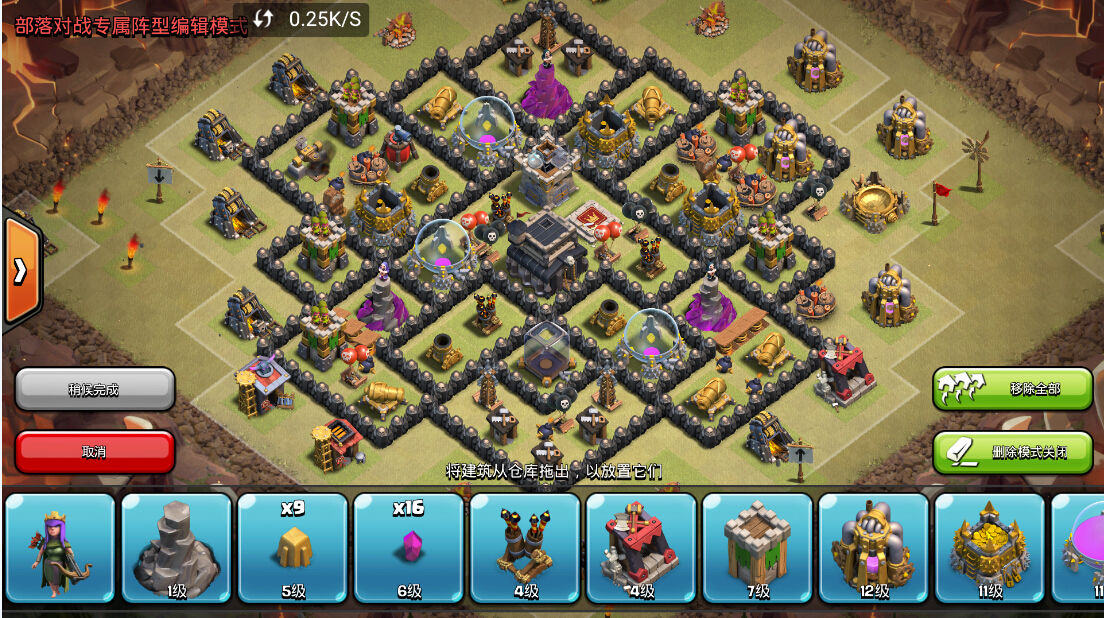This screenshot has height=618, width=1104.
Task: Select the Archer Queen tray slot
Action: click(60, 548)
